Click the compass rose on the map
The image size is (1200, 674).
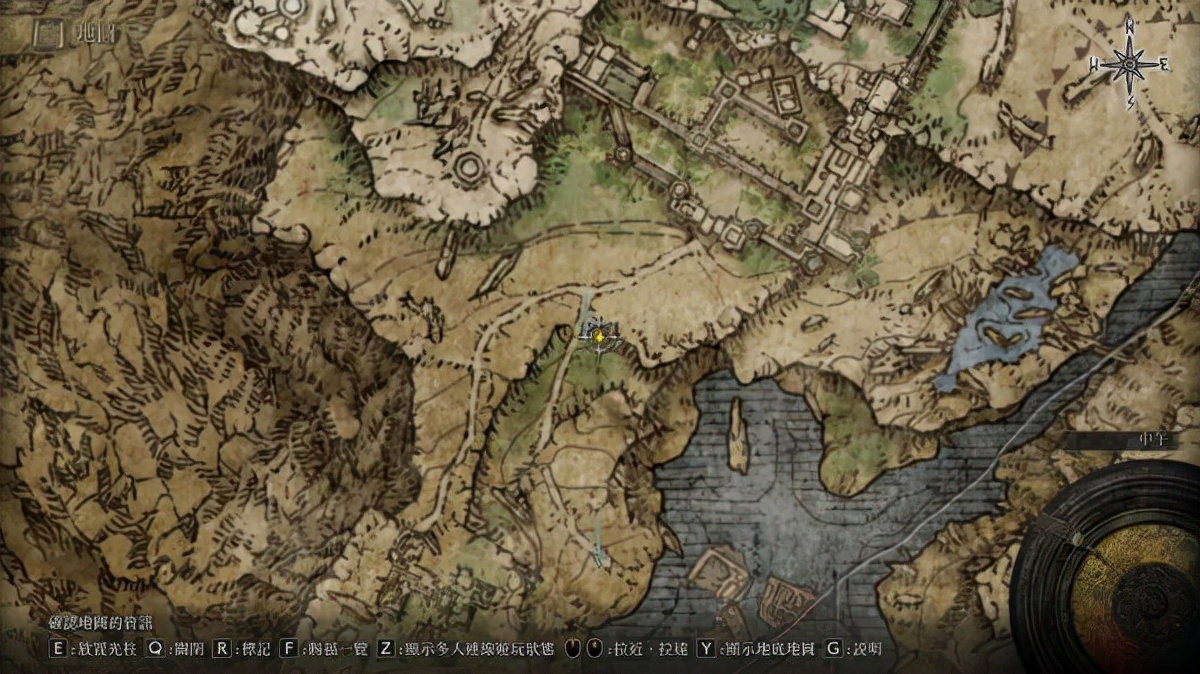point(1130,65)
